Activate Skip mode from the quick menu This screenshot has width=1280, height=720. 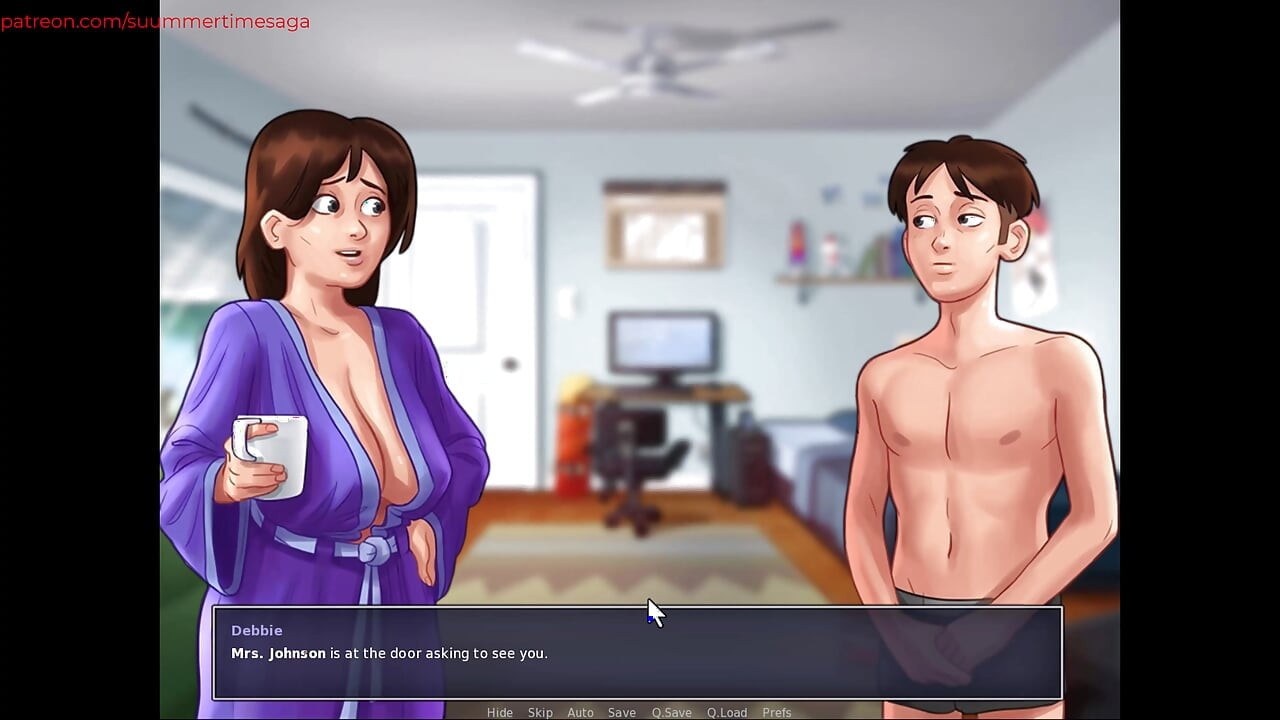[540, 712]
